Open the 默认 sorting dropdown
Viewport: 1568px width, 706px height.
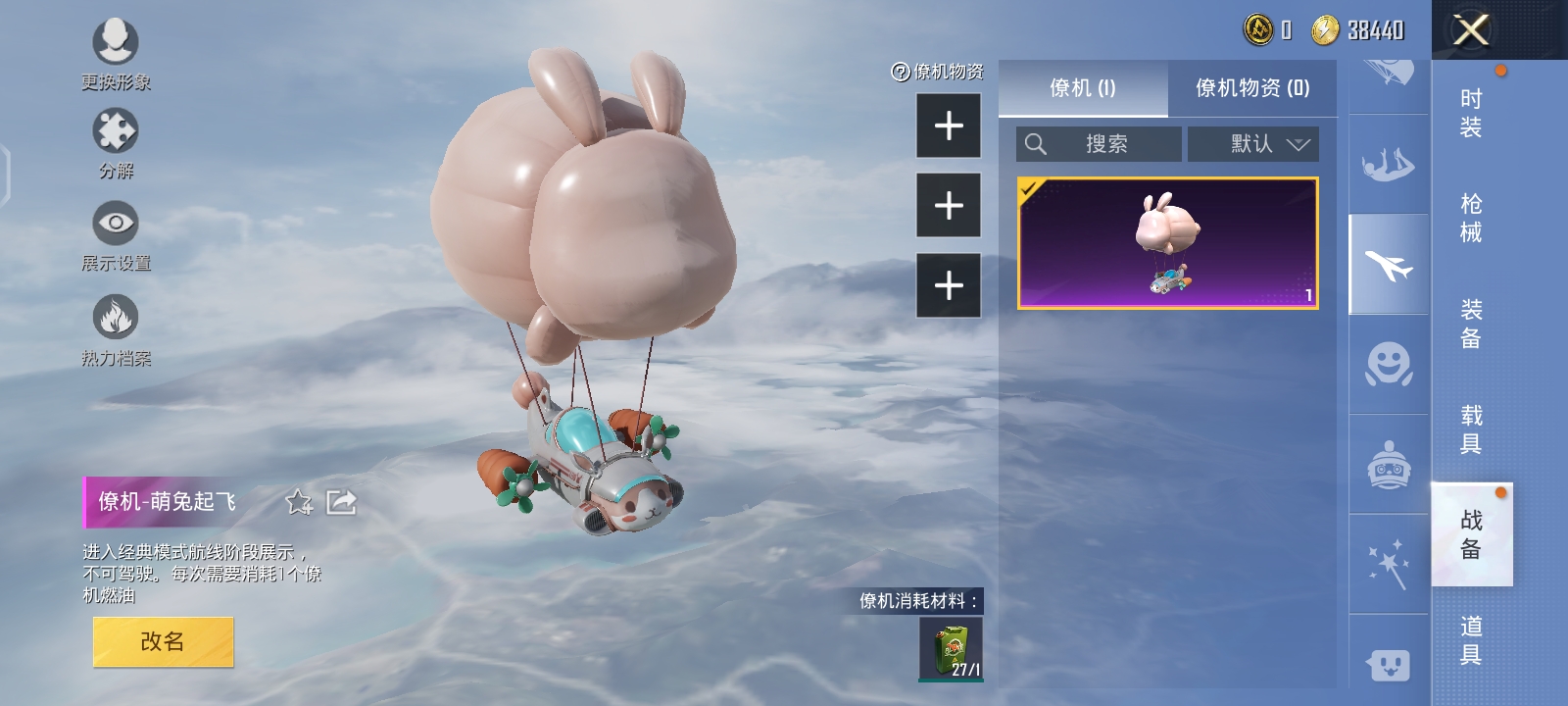pos(1253,143)
